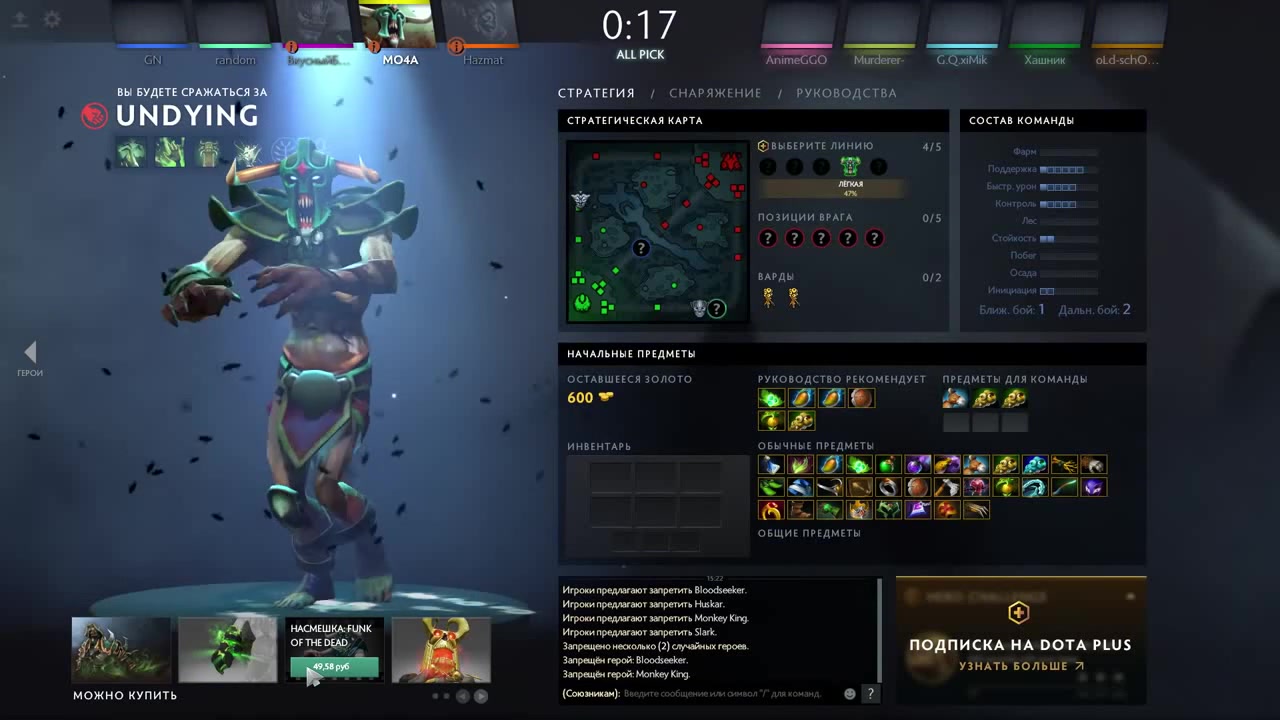1280x720 pixels.
Task: Mark the first enemy position slot
Action: click(x=767, y=238)
